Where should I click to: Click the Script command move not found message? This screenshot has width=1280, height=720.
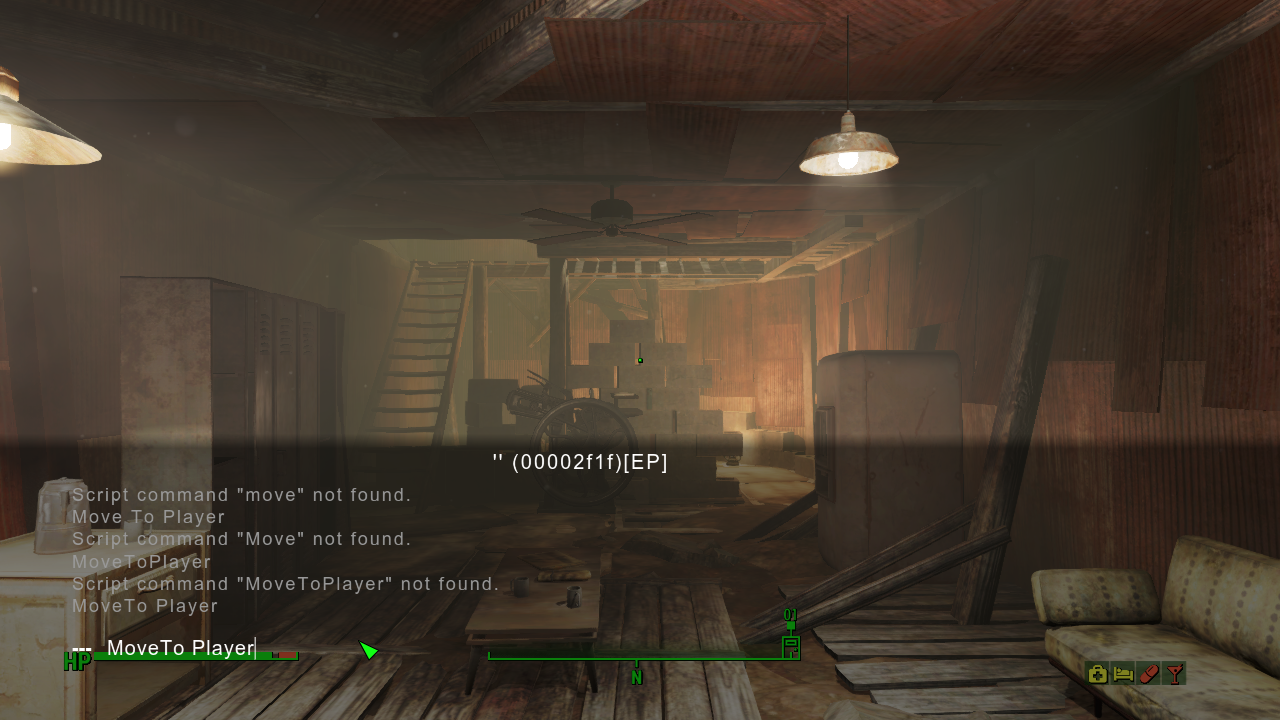click(242, 495)
